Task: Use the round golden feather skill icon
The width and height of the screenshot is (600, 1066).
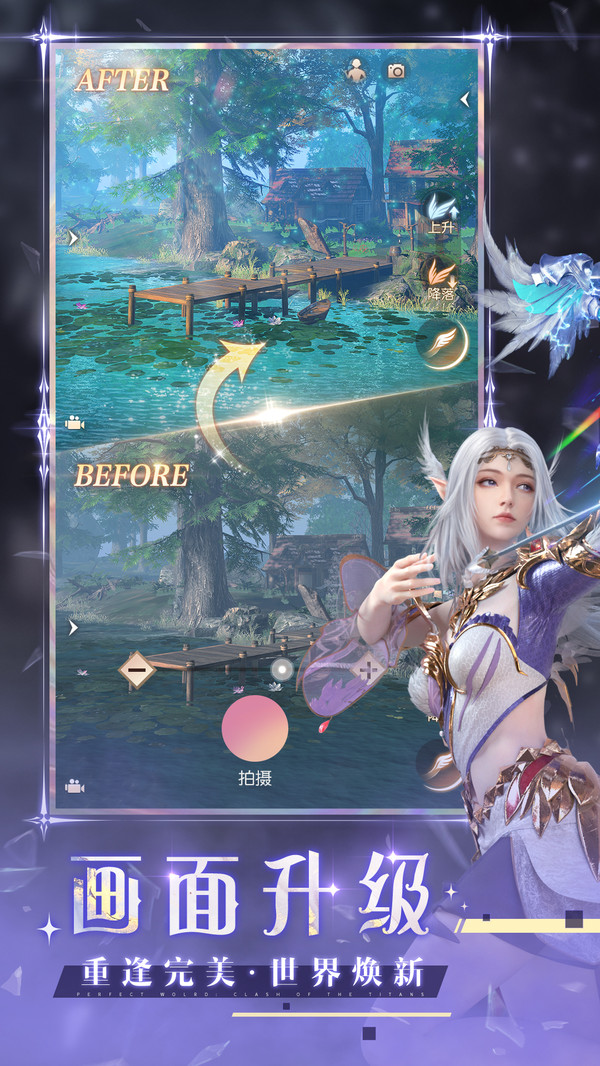Action: [442, 343]
